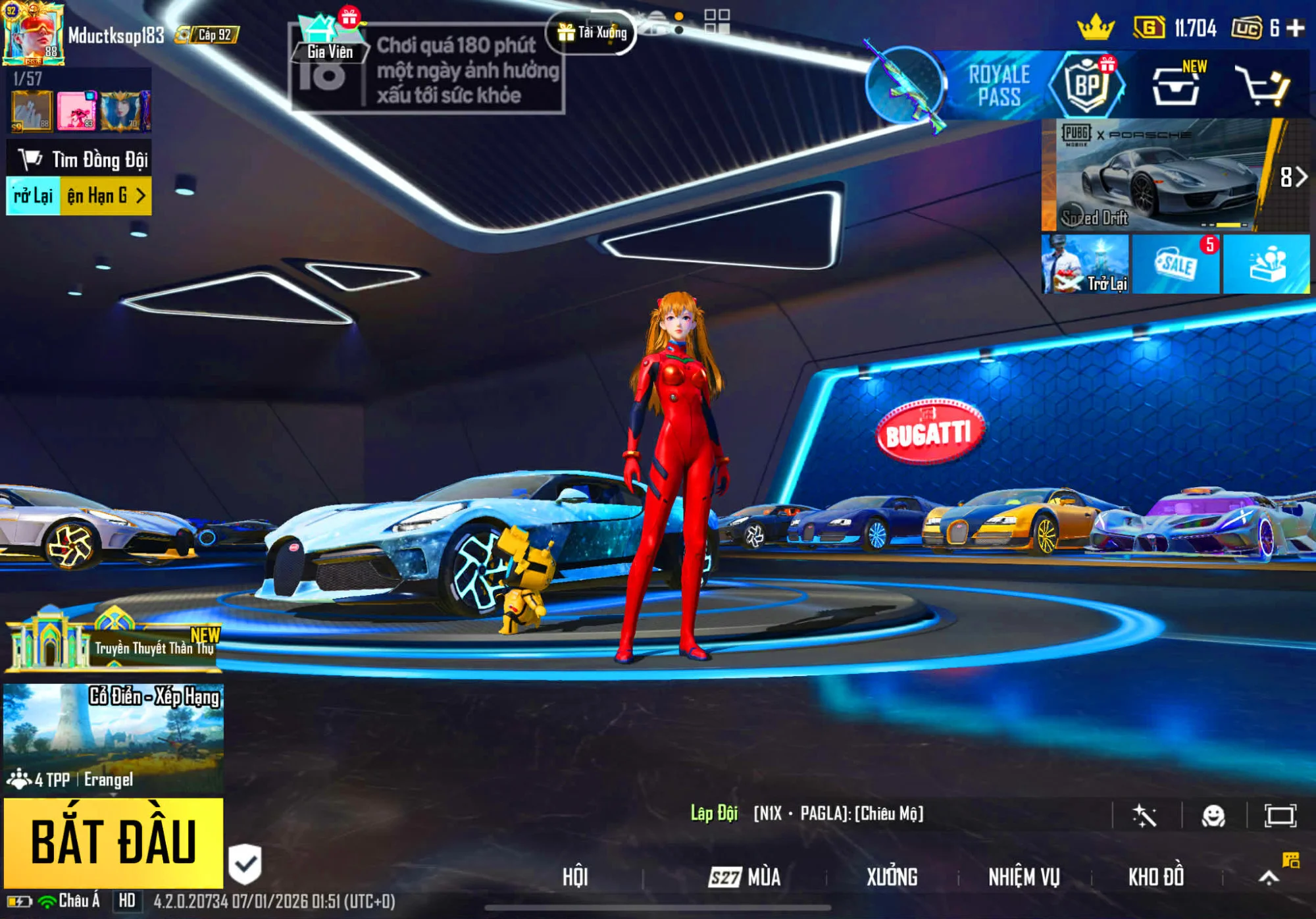This screenshot has height=919, width=1316.
Task: Open NHIỆM VỤ missions
Action: point(1024,877)
